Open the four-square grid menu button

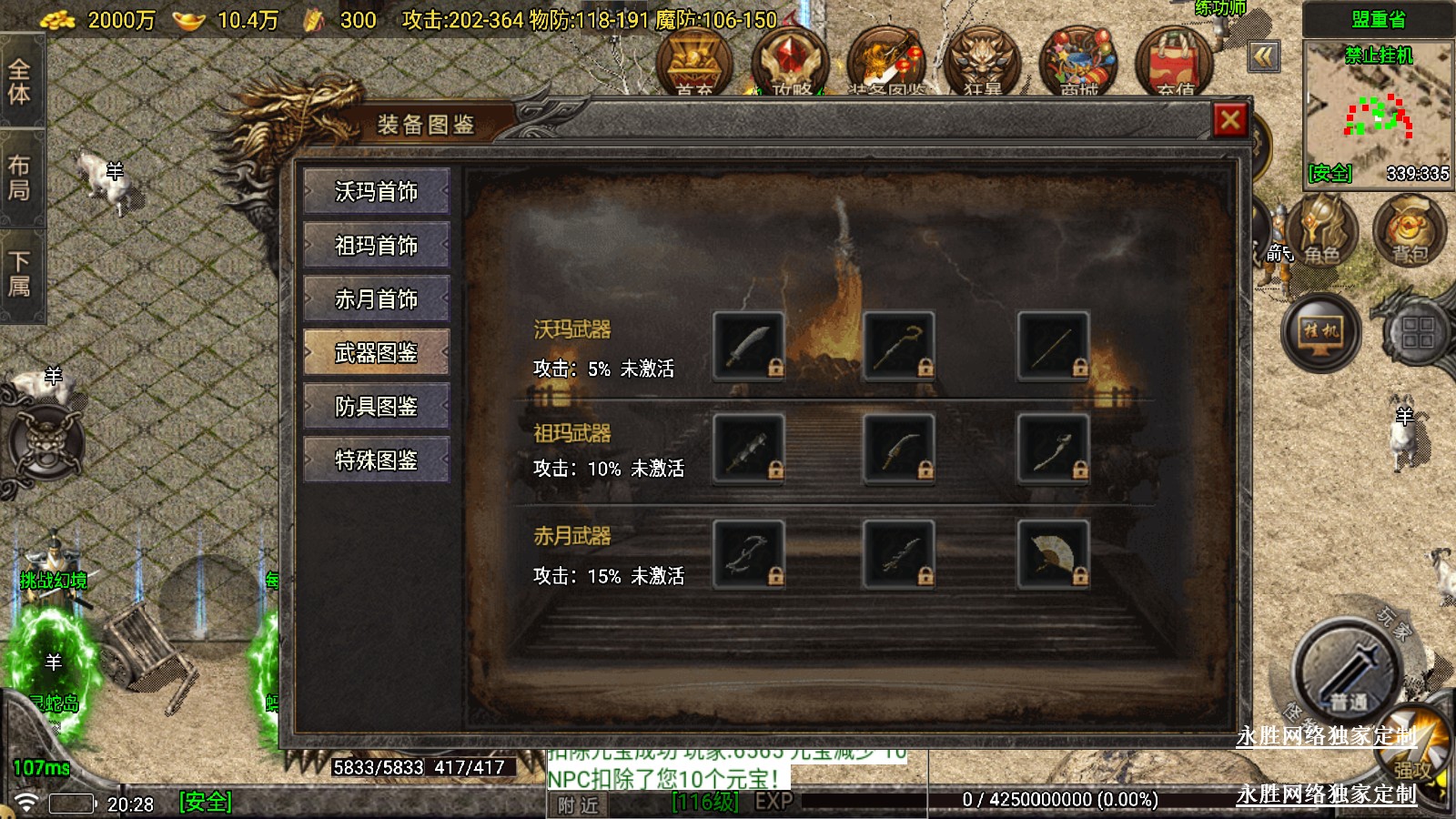tap(1418, 332)
